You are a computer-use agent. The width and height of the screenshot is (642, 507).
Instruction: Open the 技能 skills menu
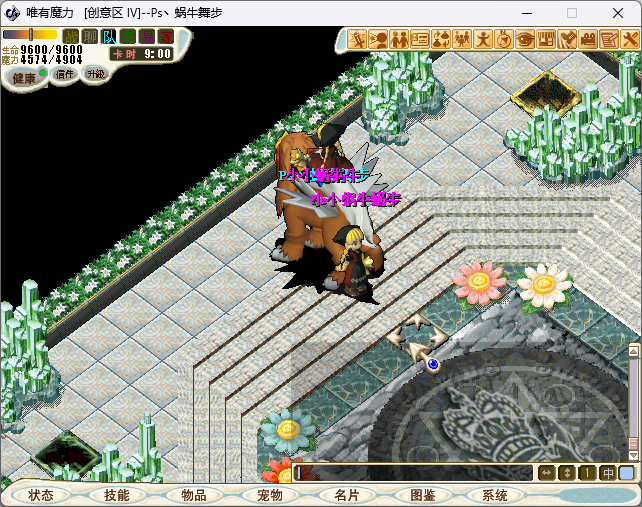pos(117,495)
